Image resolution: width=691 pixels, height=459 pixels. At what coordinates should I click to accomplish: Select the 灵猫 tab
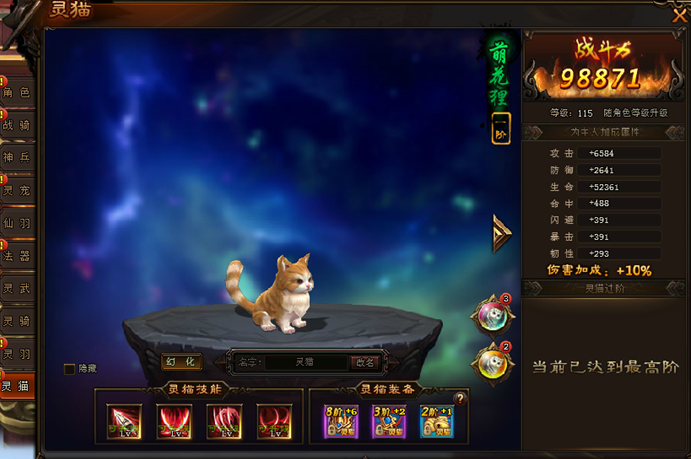click(17, 386)
